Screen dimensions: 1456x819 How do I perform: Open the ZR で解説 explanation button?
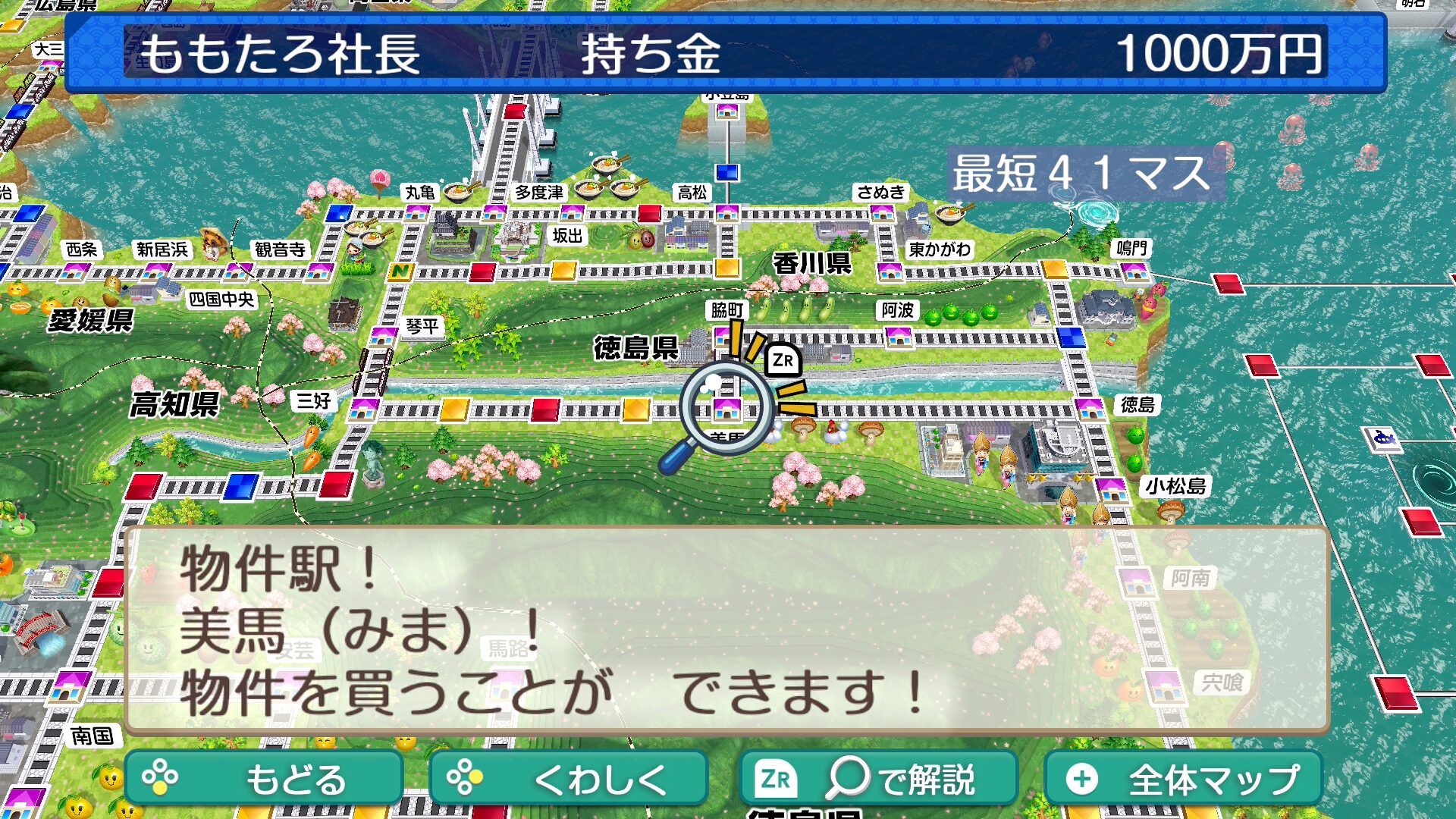[877, 779]
